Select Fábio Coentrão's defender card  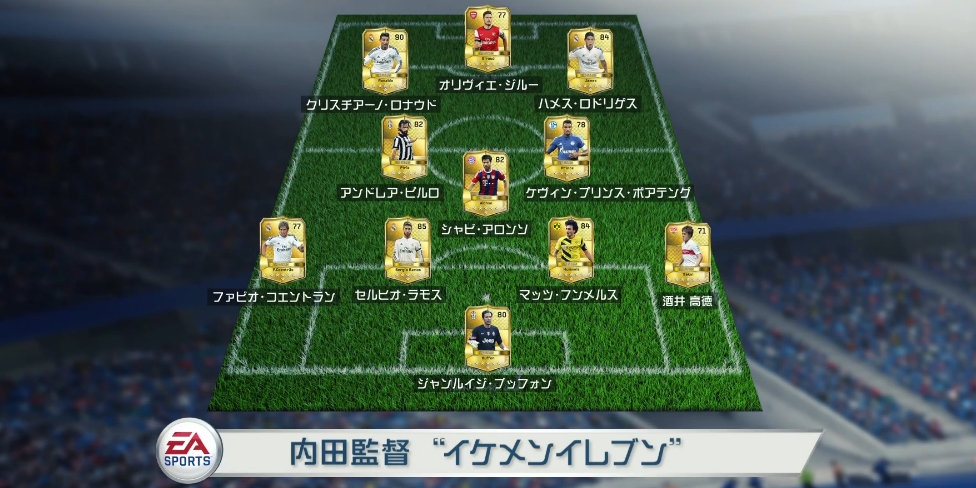[x=283, y=250]
